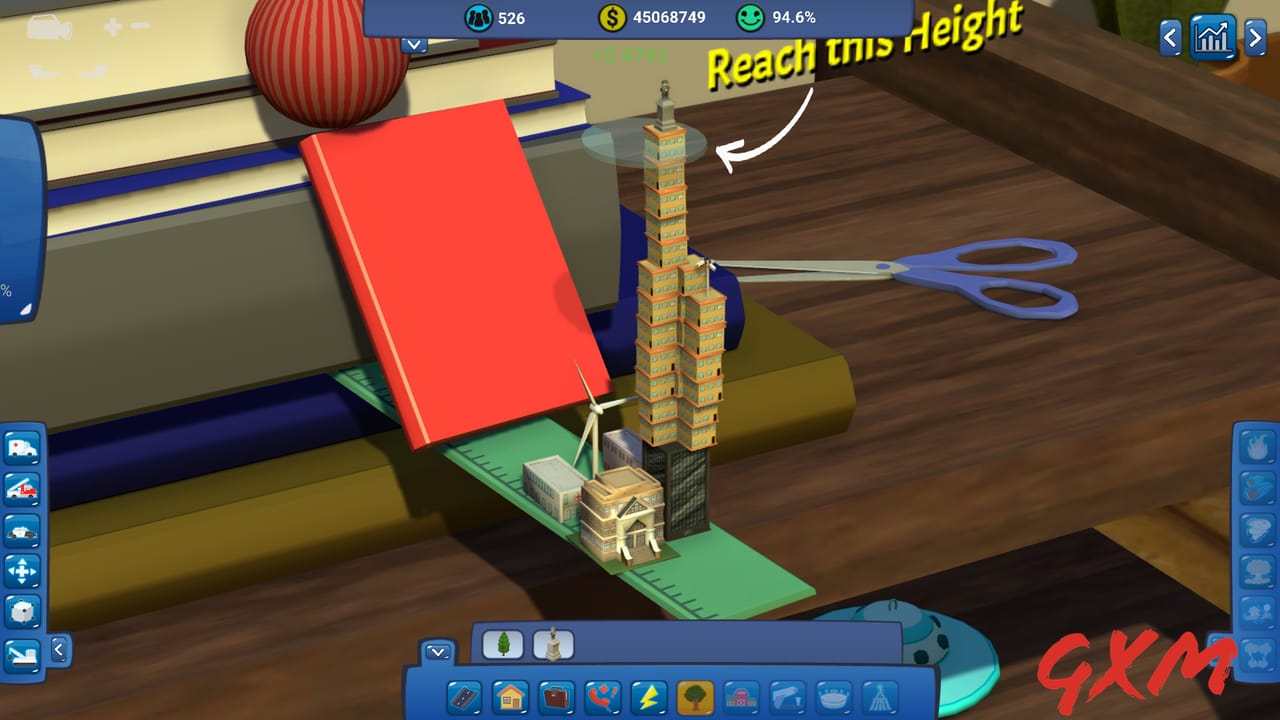Activate the nuke disaster icon

coord(1255,571)
